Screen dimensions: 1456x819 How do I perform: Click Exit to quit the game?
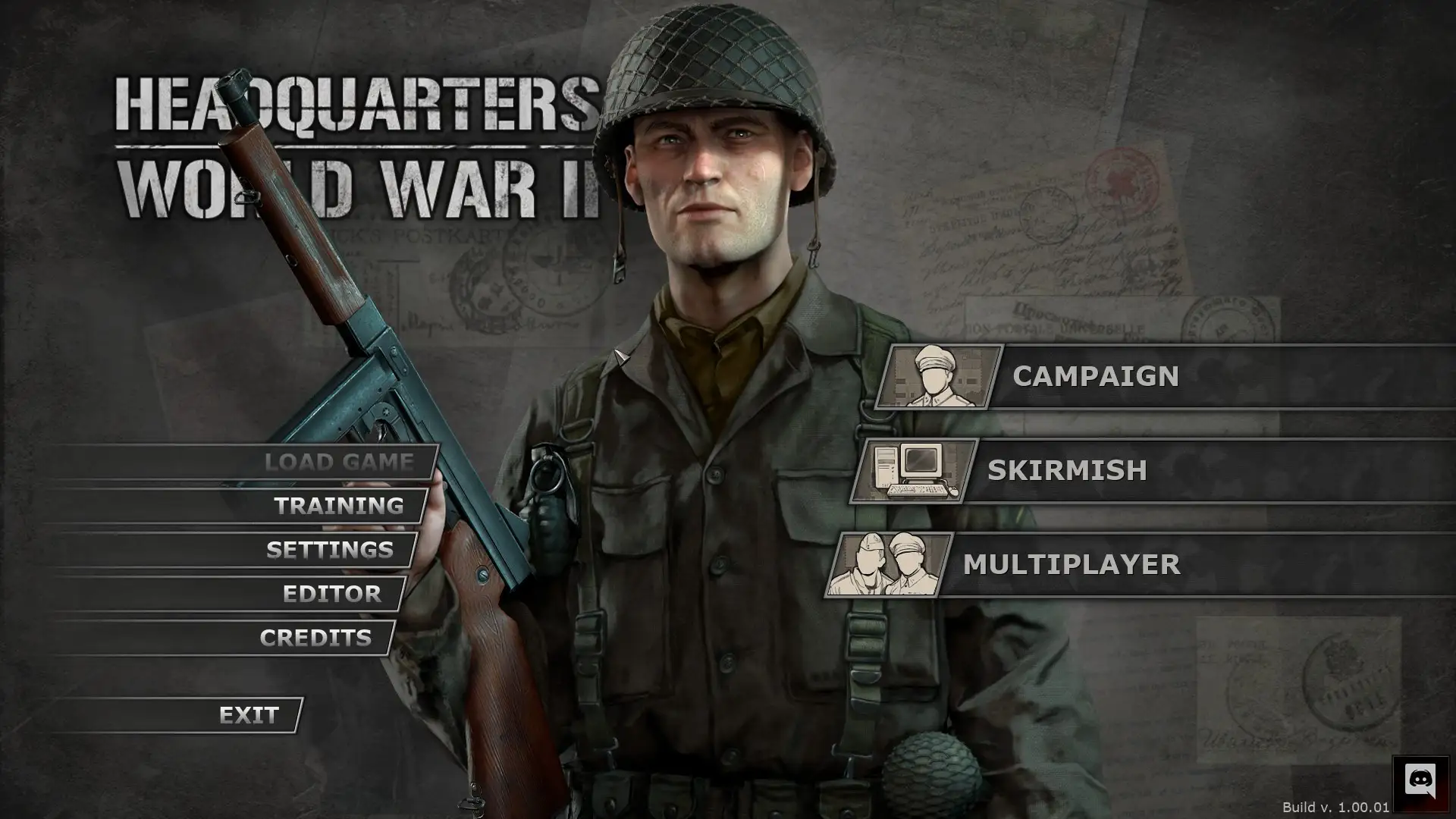(249, 715)
